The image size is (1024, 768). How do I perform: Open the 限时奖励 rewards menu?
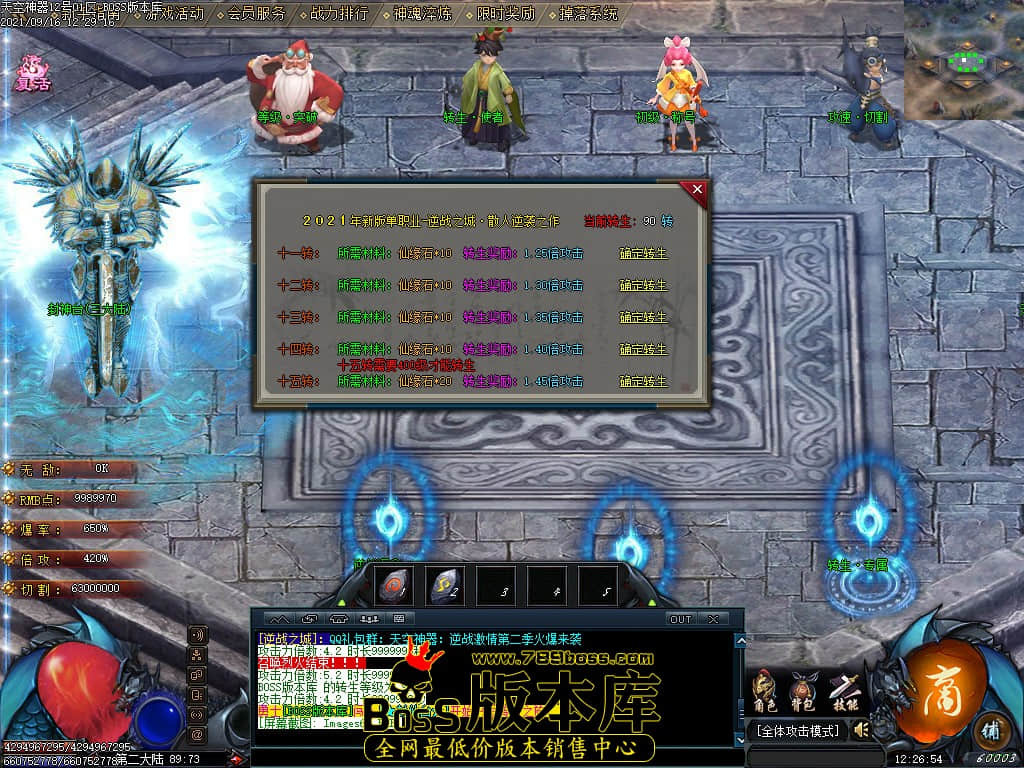505,14
